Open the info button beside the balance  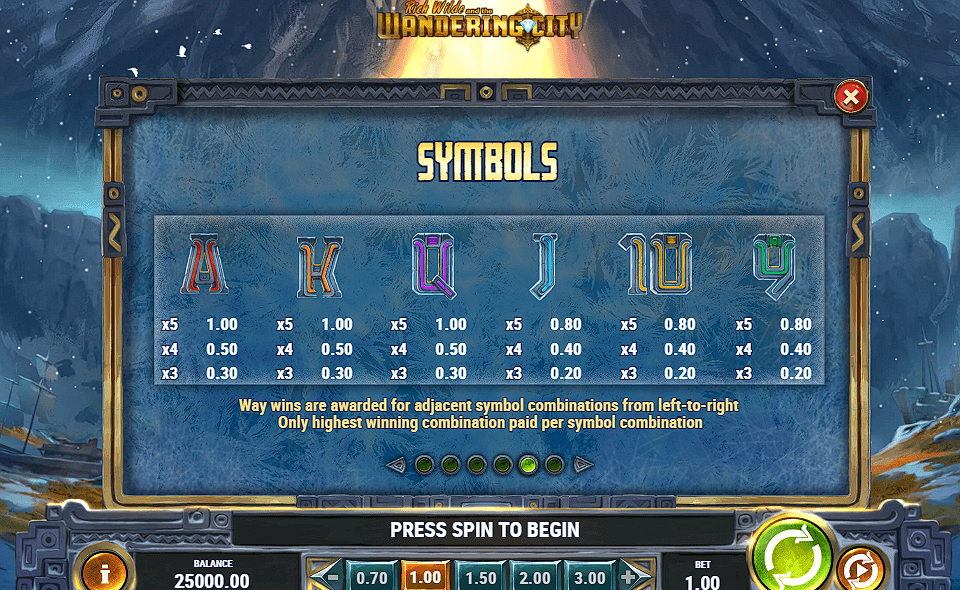[104, 571]
